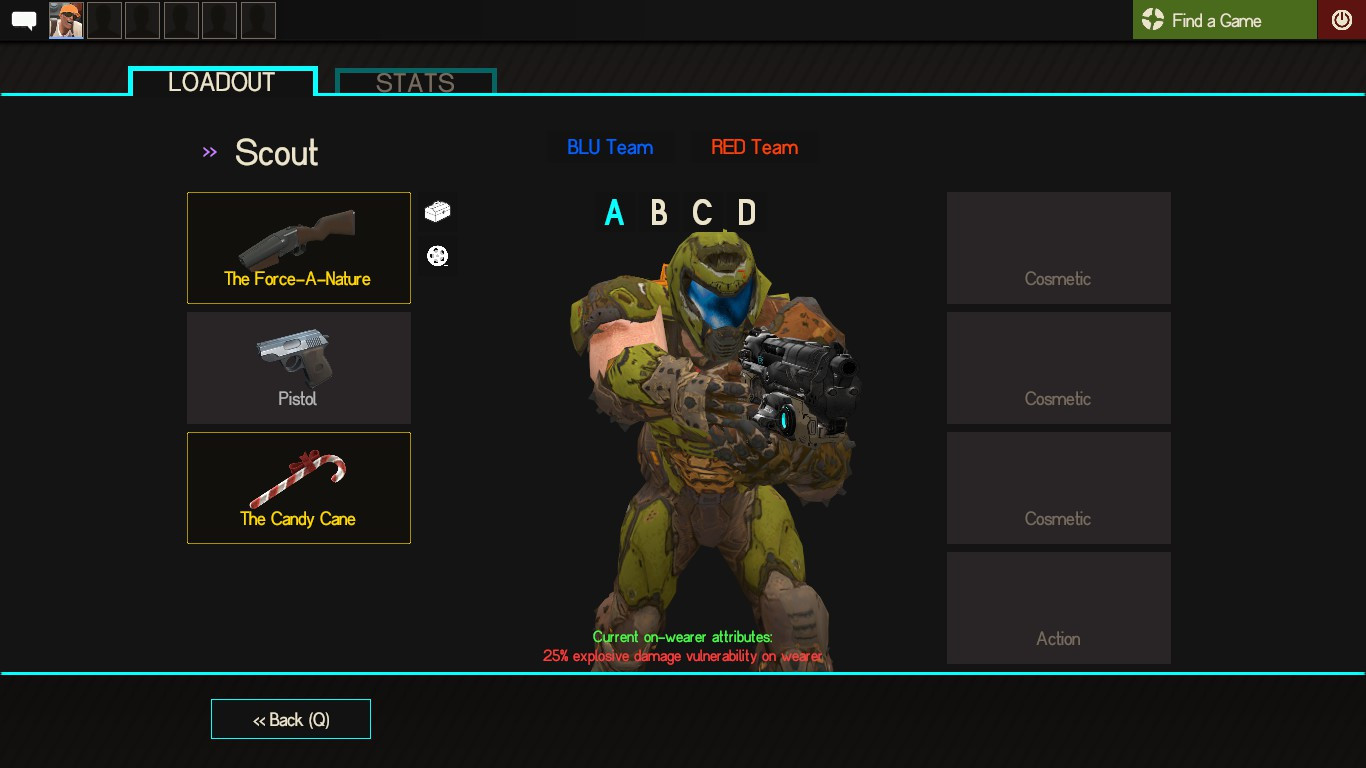Viewport: 1366px width, 768px height.
Task: Click the Find a Game button
Action: point(1224,19)
